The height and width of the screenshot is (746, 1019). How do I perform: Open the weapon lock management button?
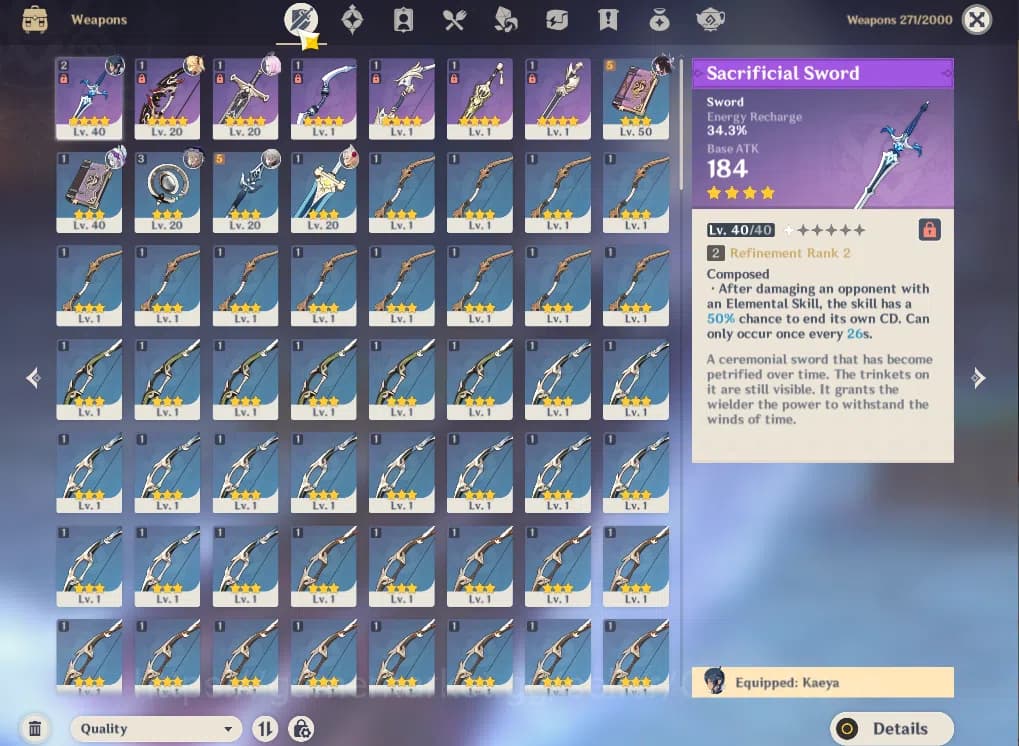pyautogui.click(x=301, y=729)
